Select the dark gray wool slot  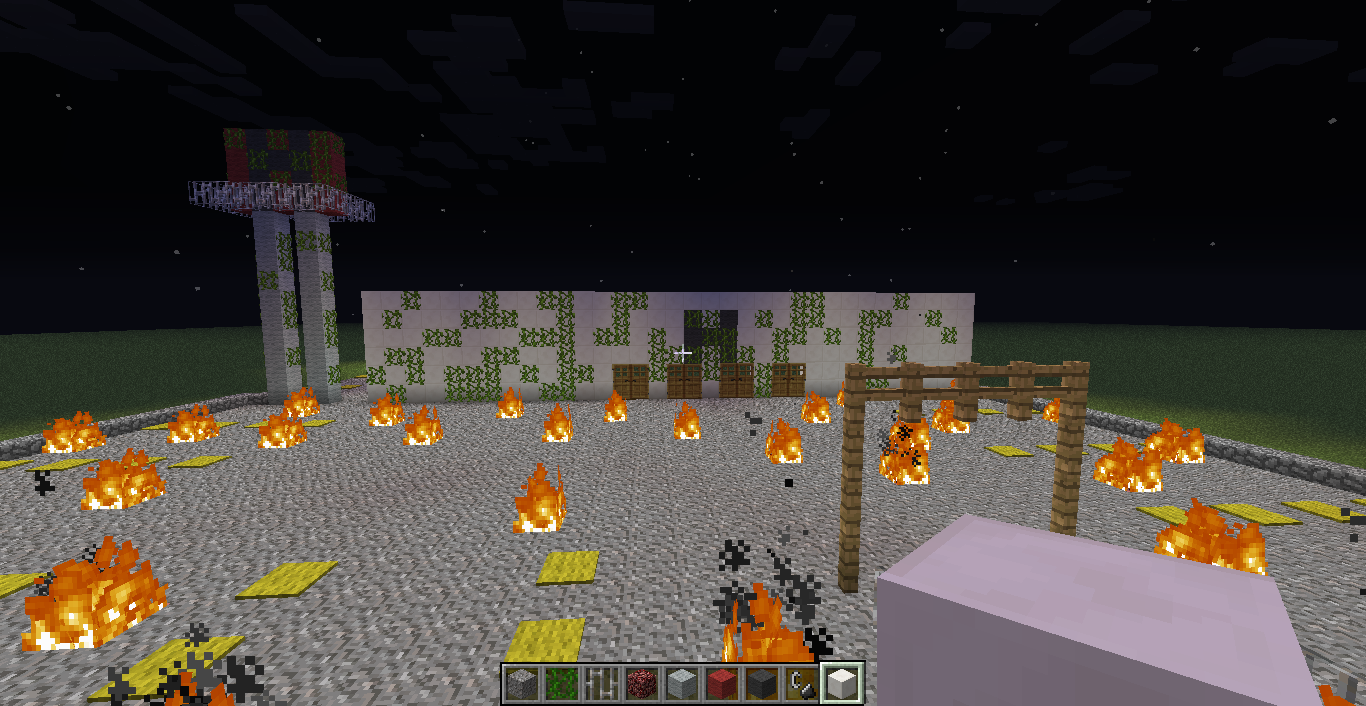pos(760,684)
